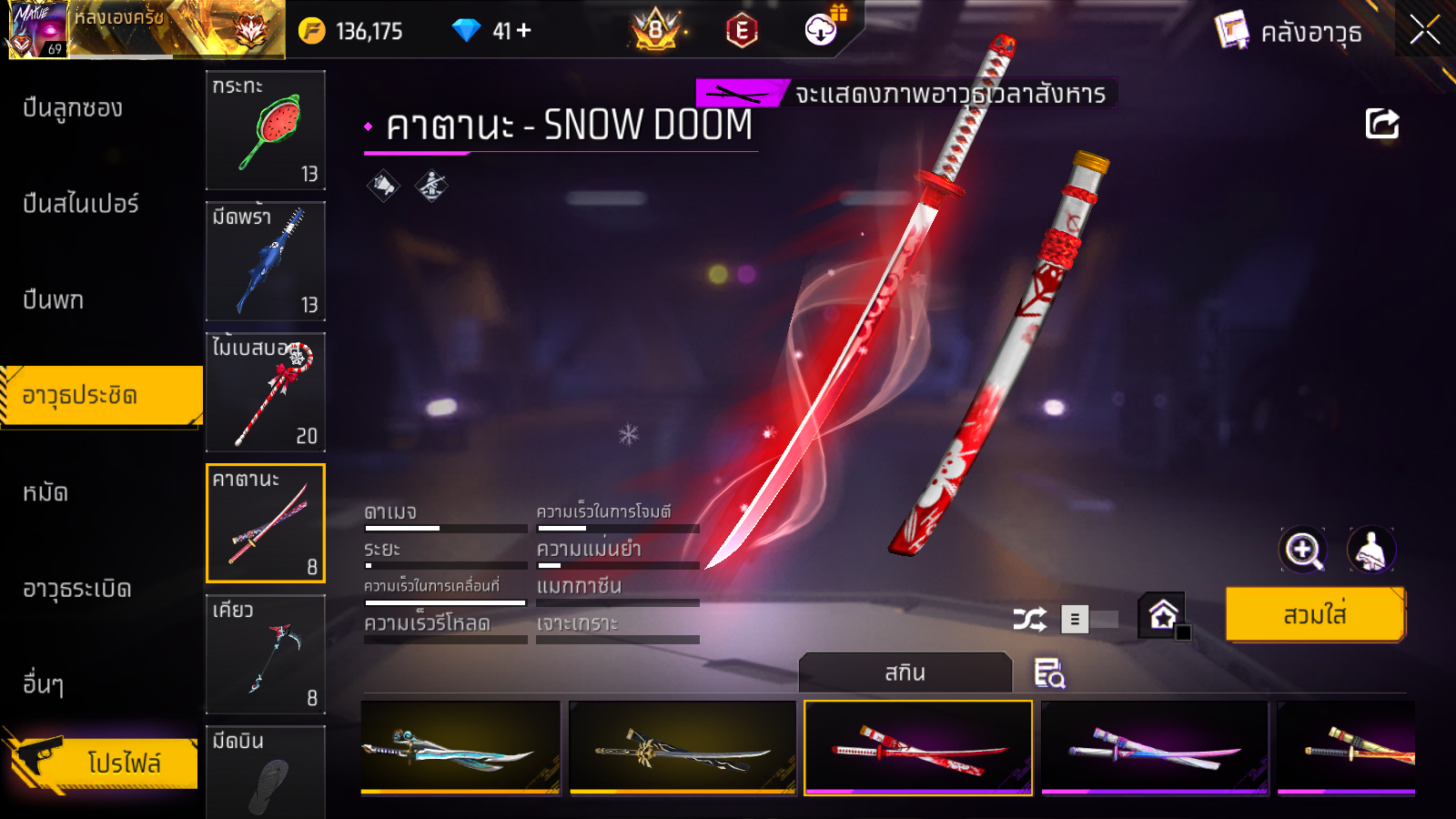Select the sniper category ปืนสไนเปอร์

pyautogui.click(x=81, y=204)
